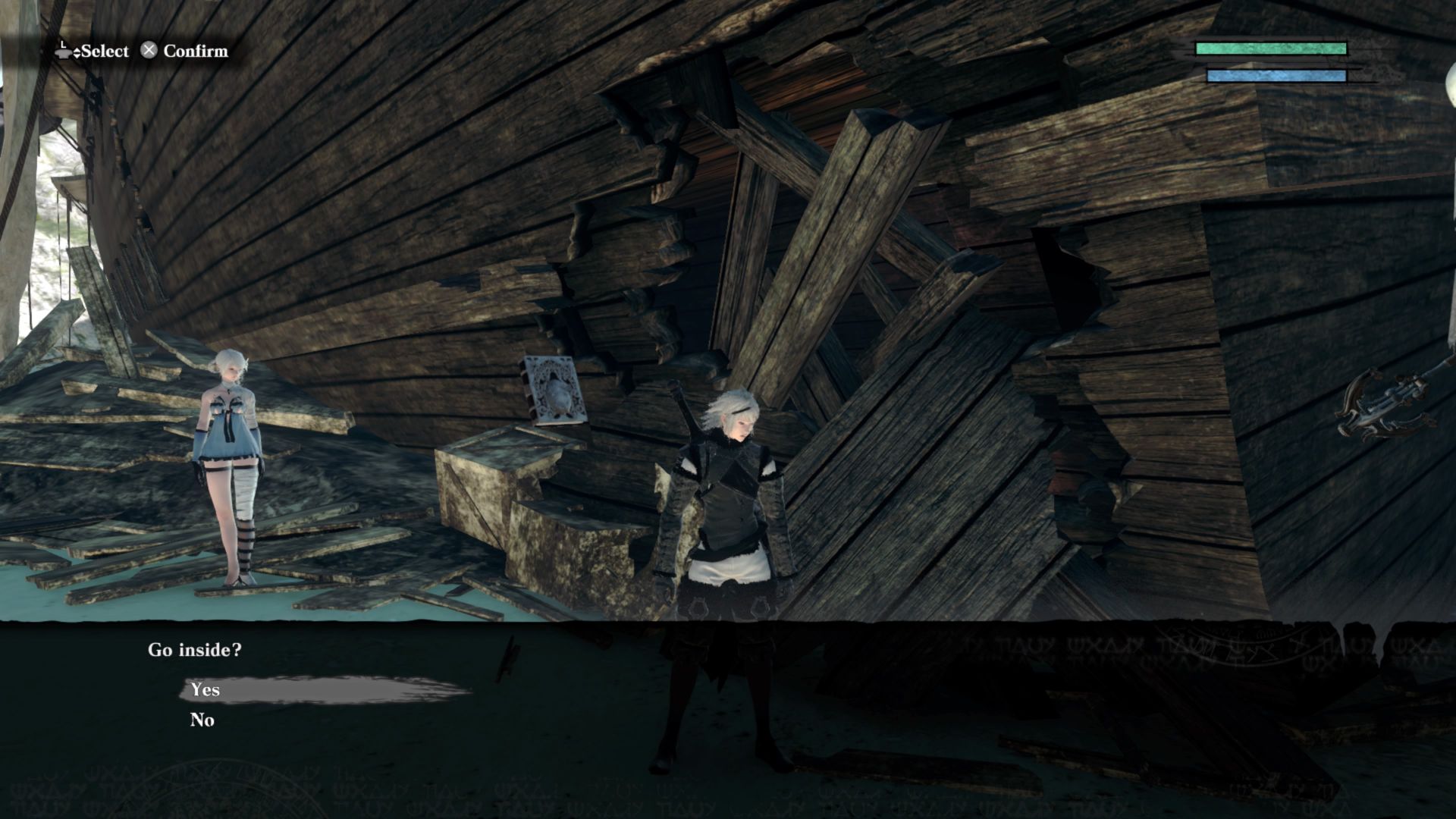Click the blue magic bar gauge
The width and height of the screenshot is (1456, 819).
[x=1276, y=74]
